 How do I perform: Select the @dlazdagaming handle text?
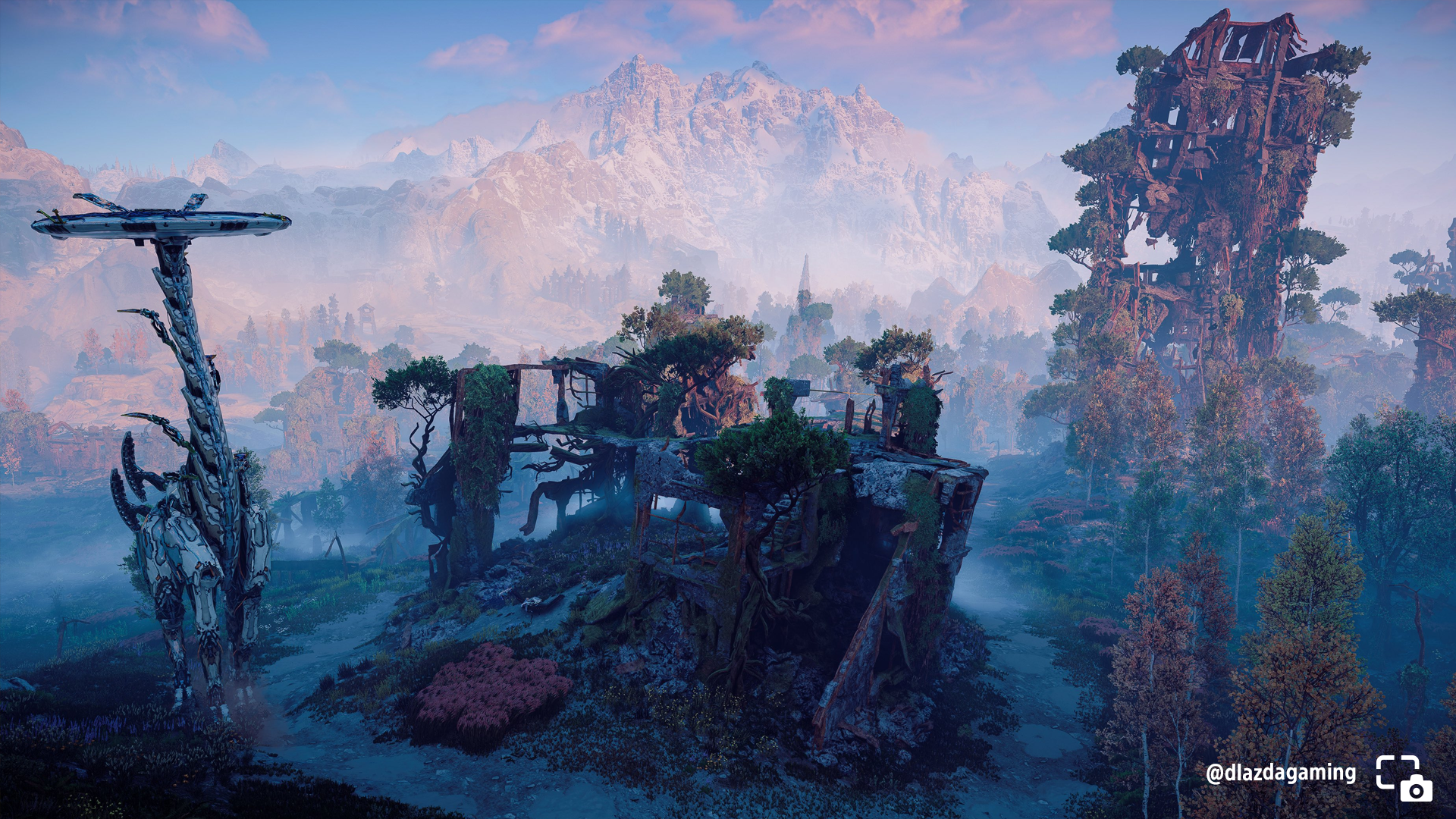click(1281, 773)
